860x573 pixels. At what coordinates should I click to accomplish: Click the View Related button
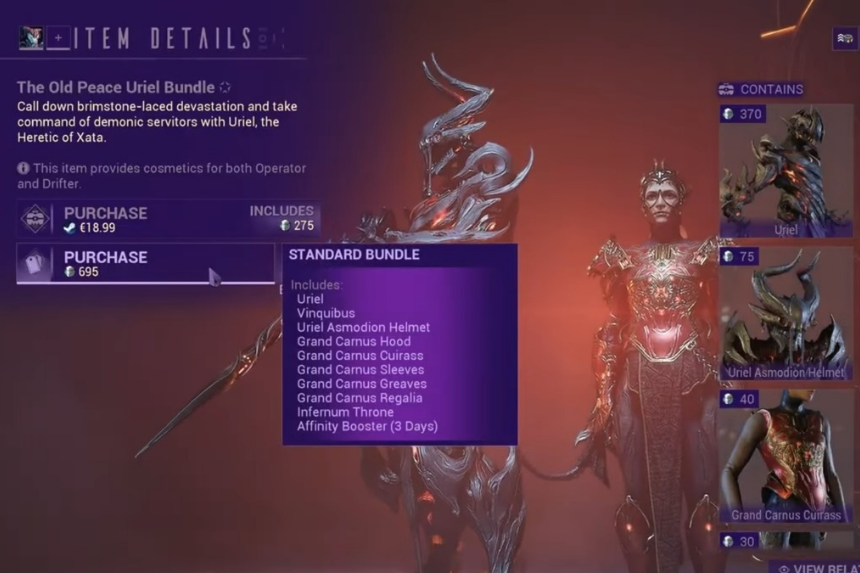813,566
